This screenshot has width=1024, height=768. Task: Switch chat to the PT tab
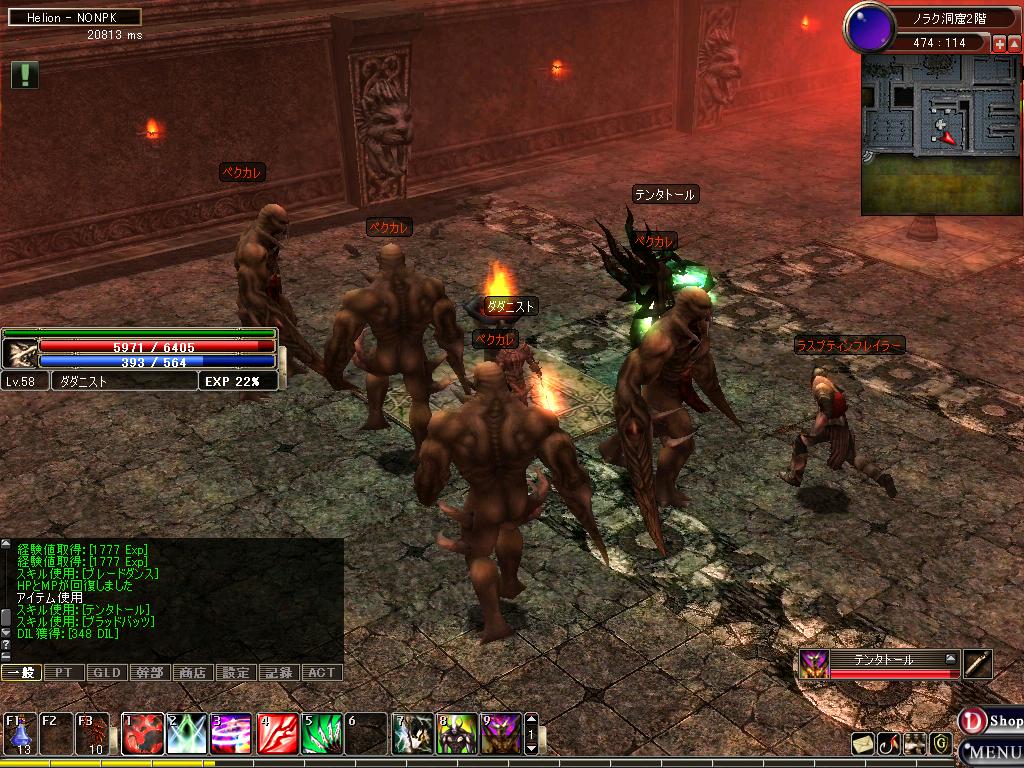pyautogui.click(x=64, y=673)
